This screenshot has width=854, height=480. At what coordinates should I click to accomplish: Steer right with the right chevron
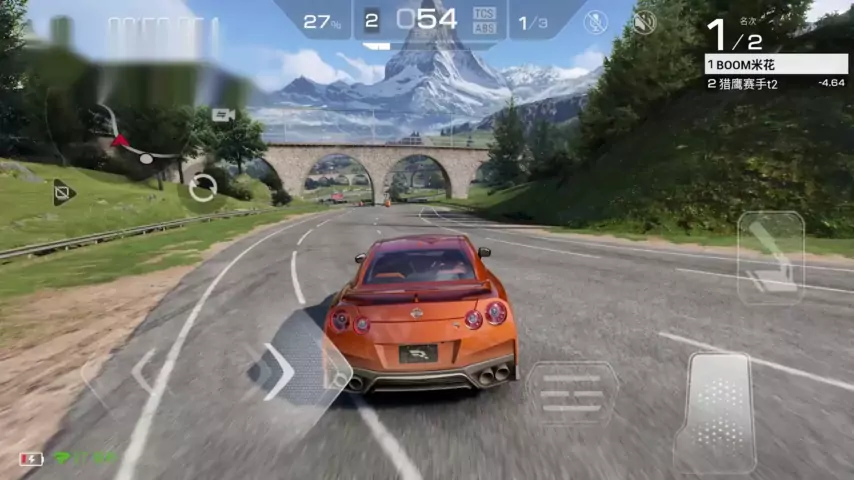click(281, 371)
